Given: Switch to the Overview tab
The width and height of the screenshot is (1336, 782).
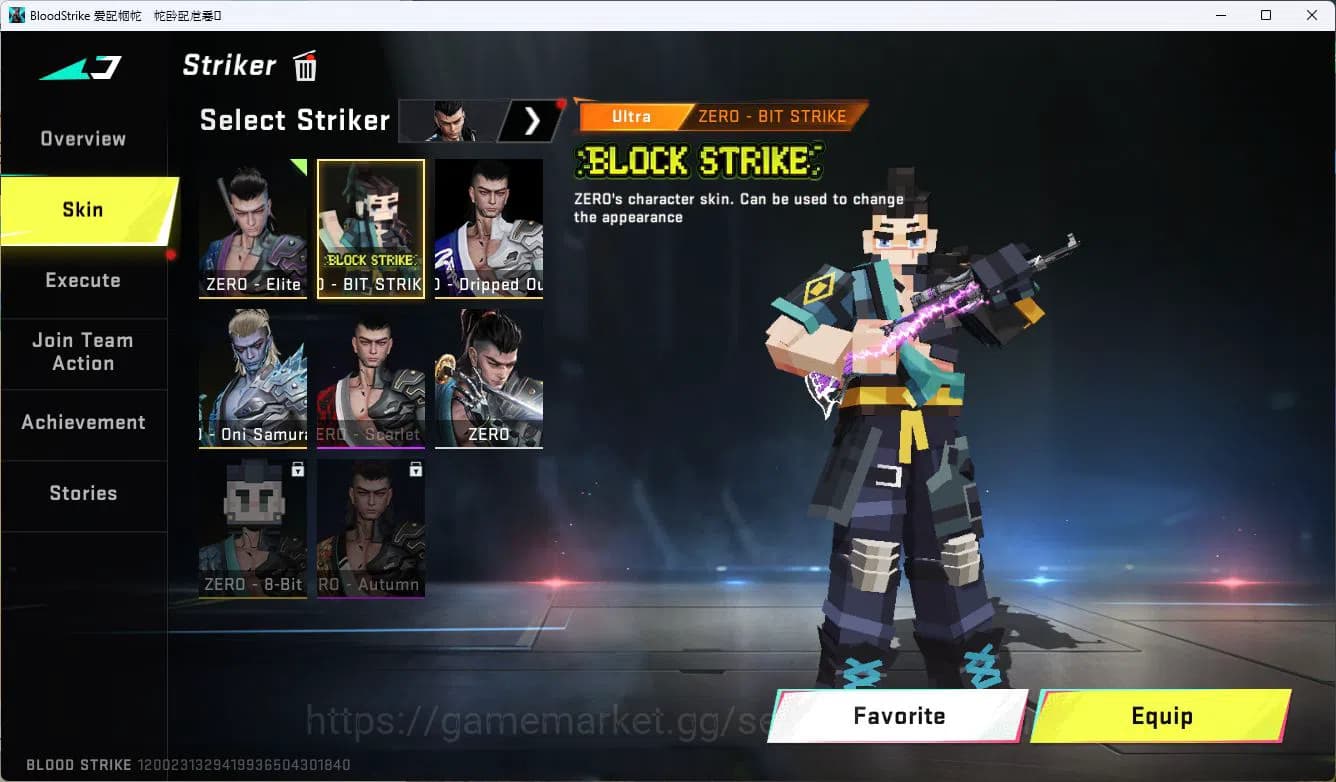Looking at the screenshot, I should (x=82, y=138).
